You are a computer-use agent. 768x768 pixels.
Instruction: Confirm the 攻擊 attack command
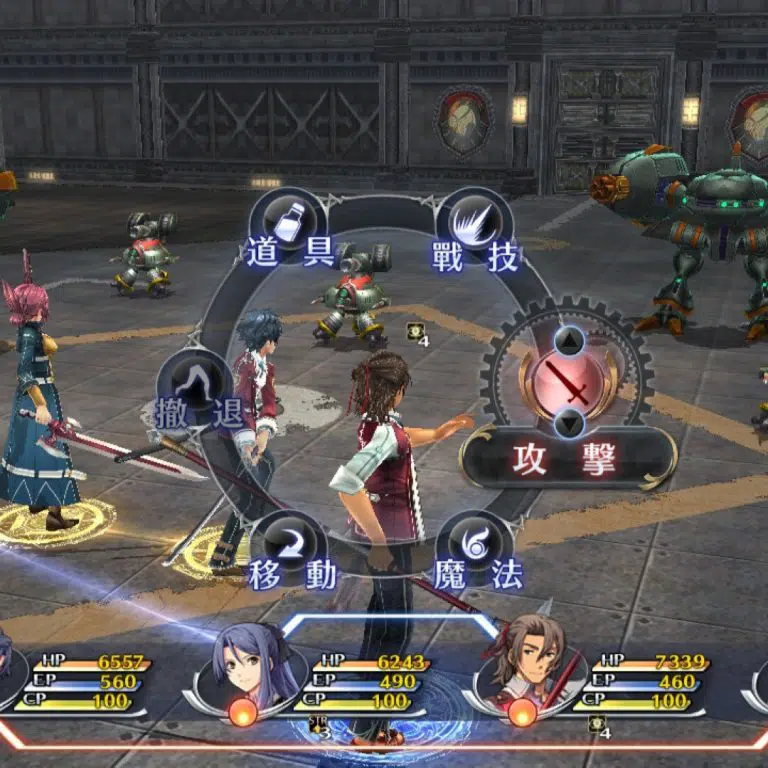(566, 458)
